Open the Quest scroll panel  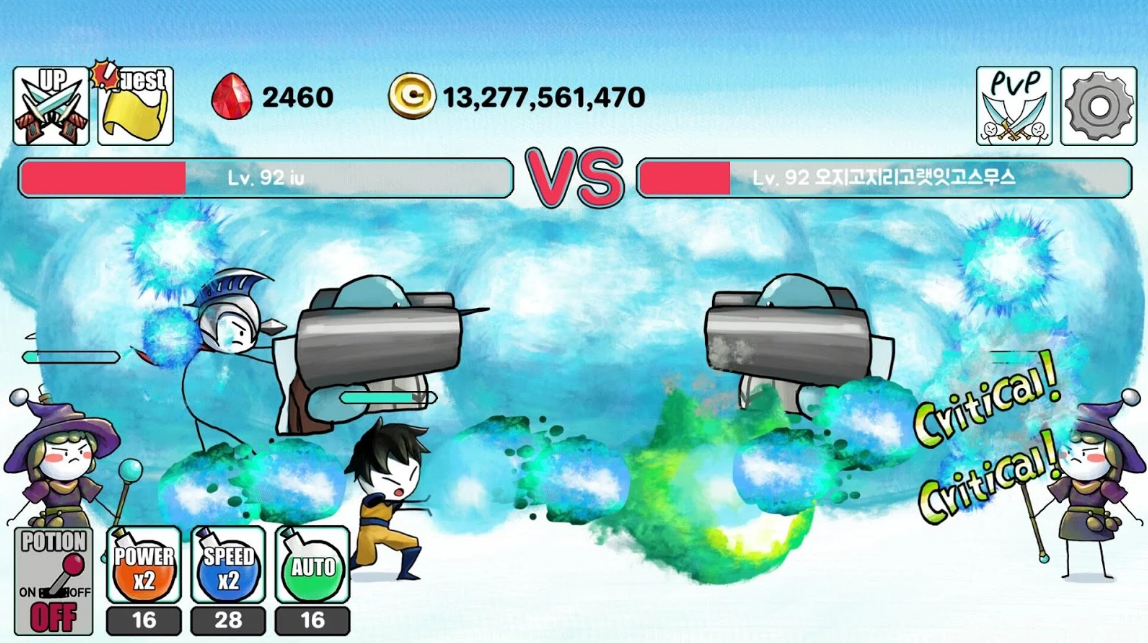pos(135,106)
